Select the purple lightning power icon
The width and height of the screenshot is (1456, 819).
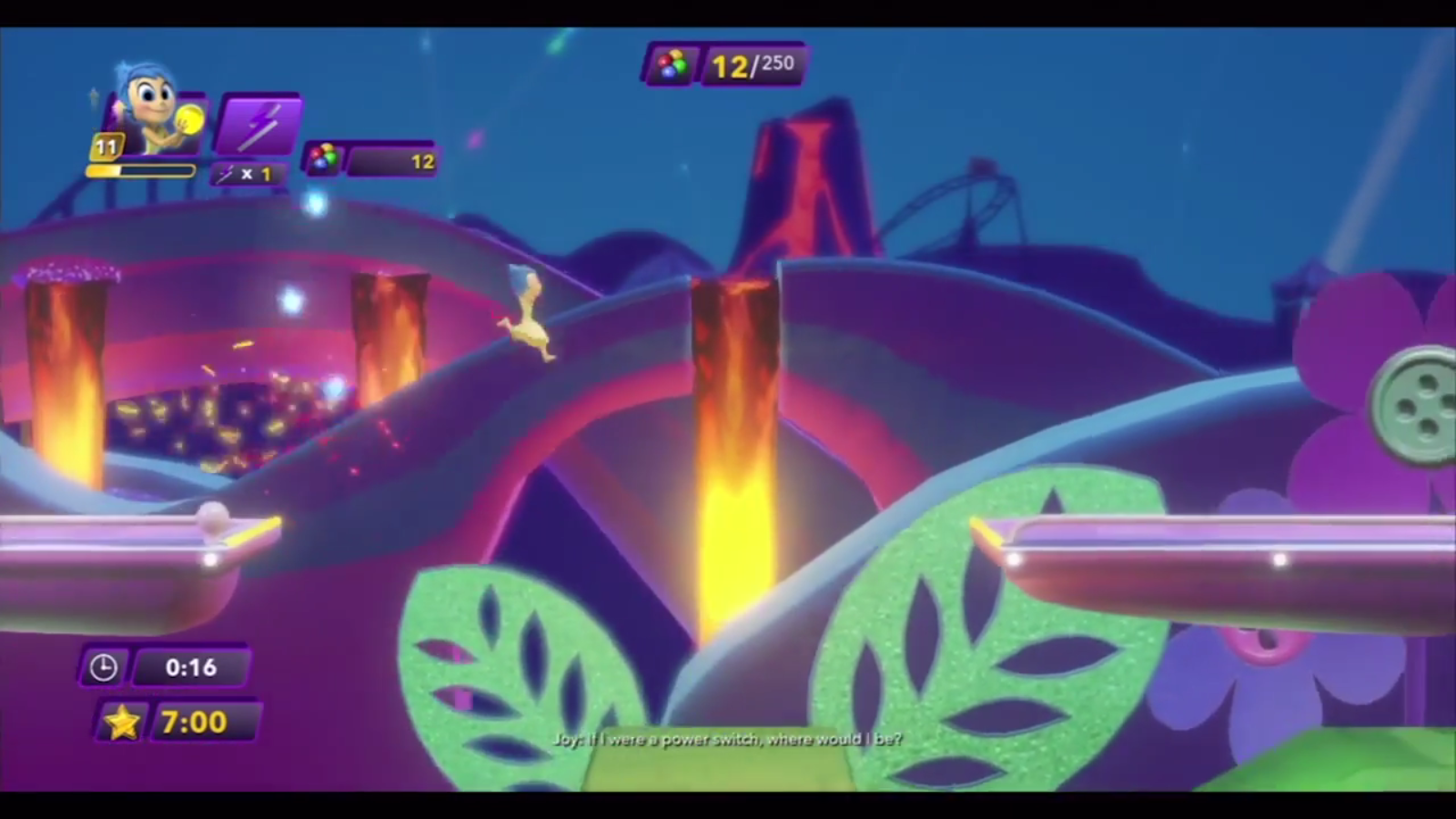click(x=258, y=125)
